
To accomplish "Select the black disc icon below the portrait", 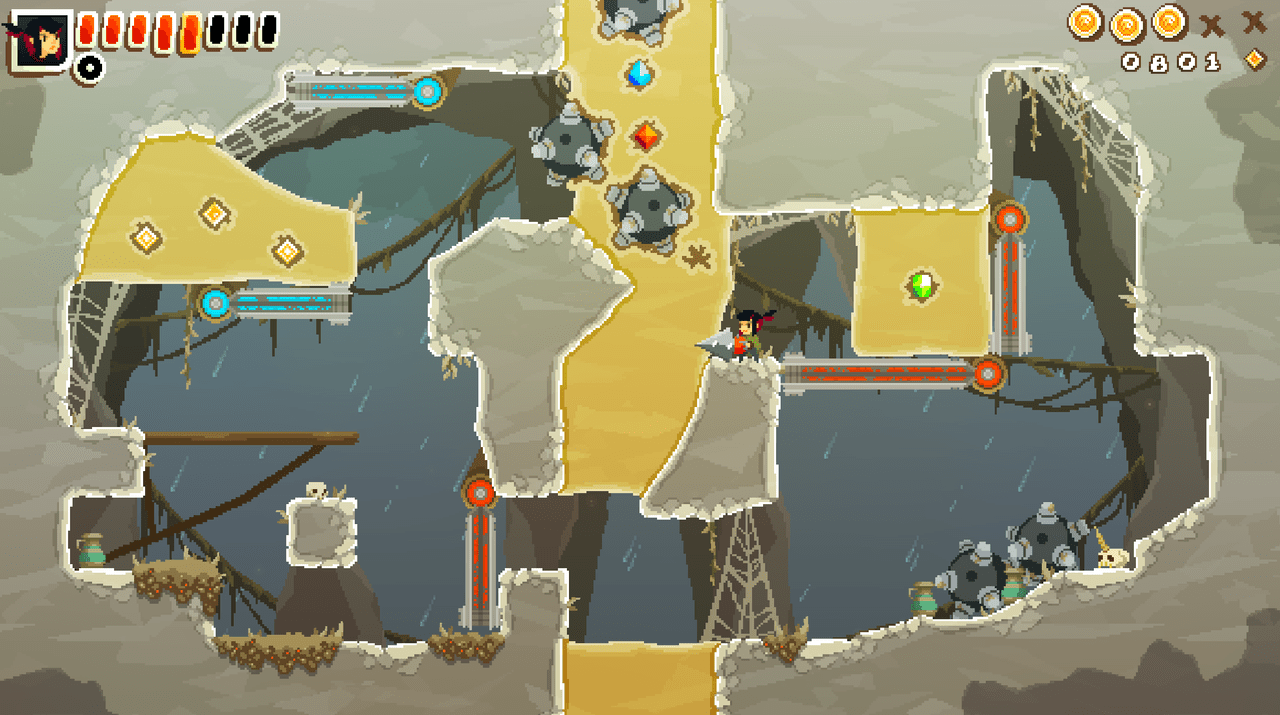I will coord(89,68).
